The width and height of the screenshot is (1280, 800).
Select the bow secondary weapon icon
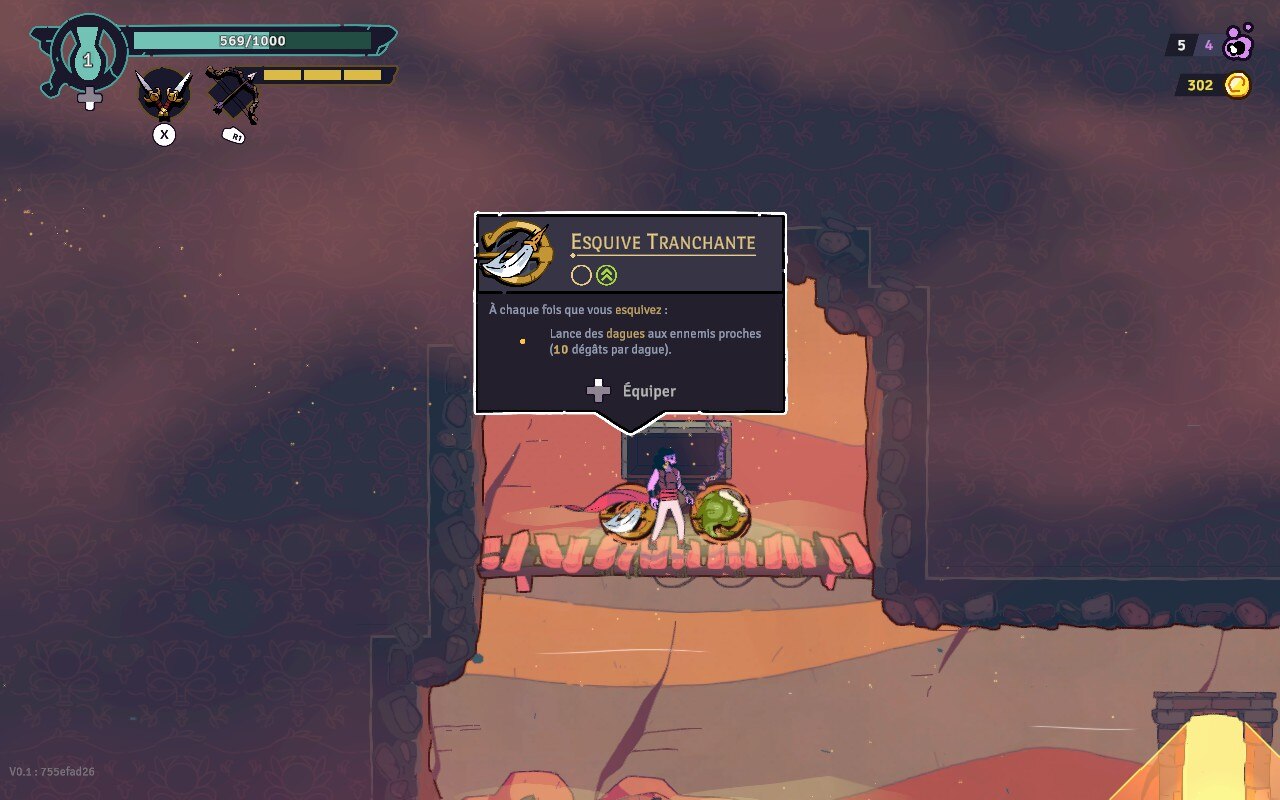click(233, 94)
